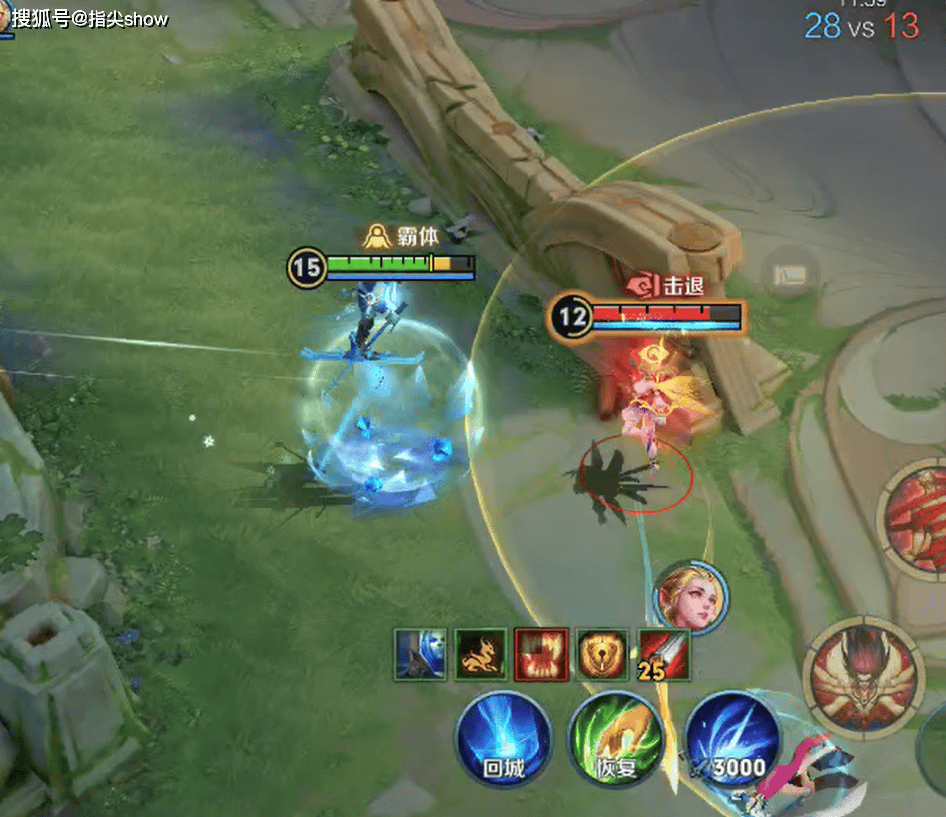The width and height of the screenshot is (946, 817).
Task: Tap the translucent round flag button
Action: tap(791, 274)
